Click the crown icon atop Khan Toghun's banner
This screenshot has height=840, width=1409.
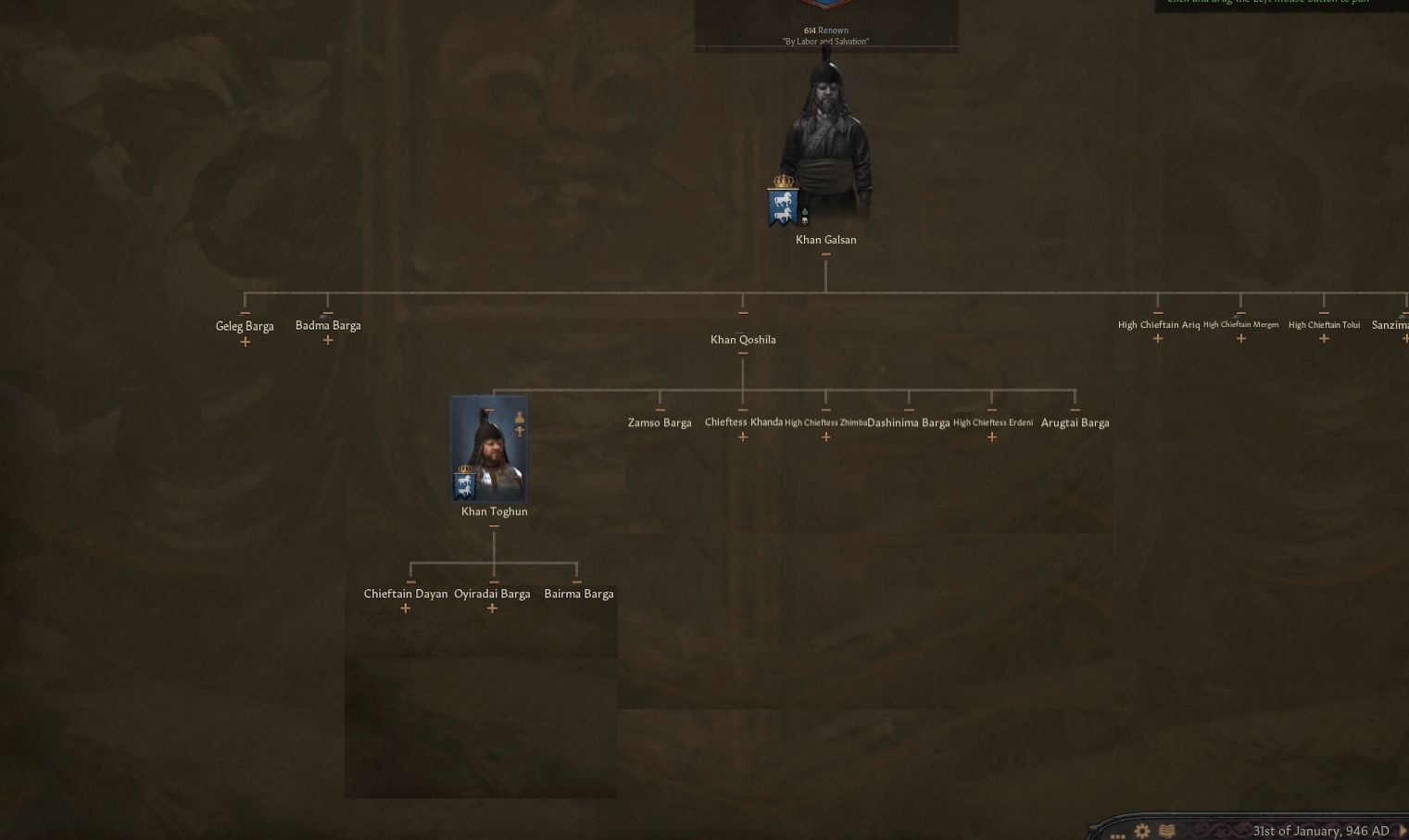tap(465, 470)
